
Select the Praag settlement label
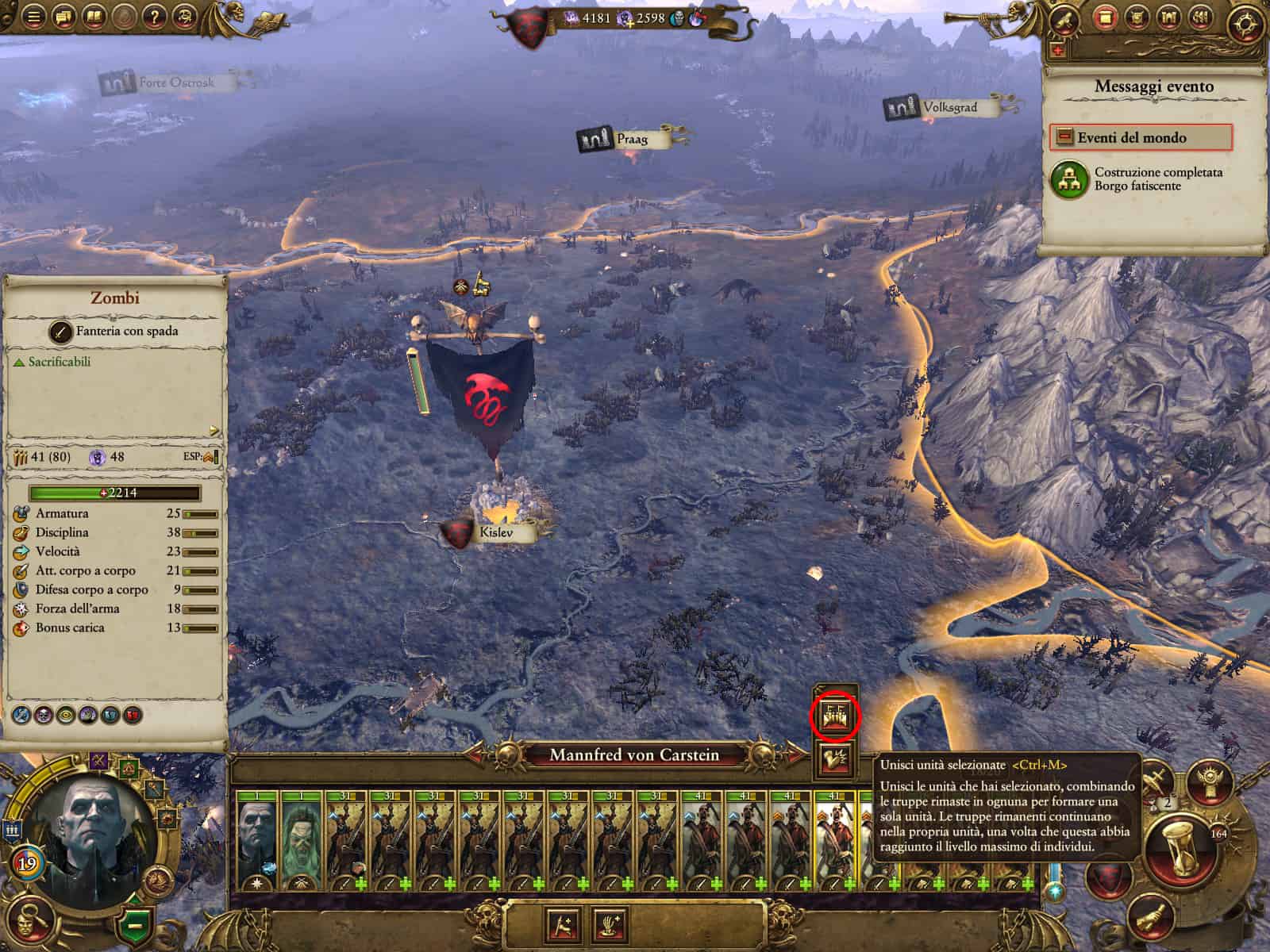pyautogui.click(x=631, y=140)
